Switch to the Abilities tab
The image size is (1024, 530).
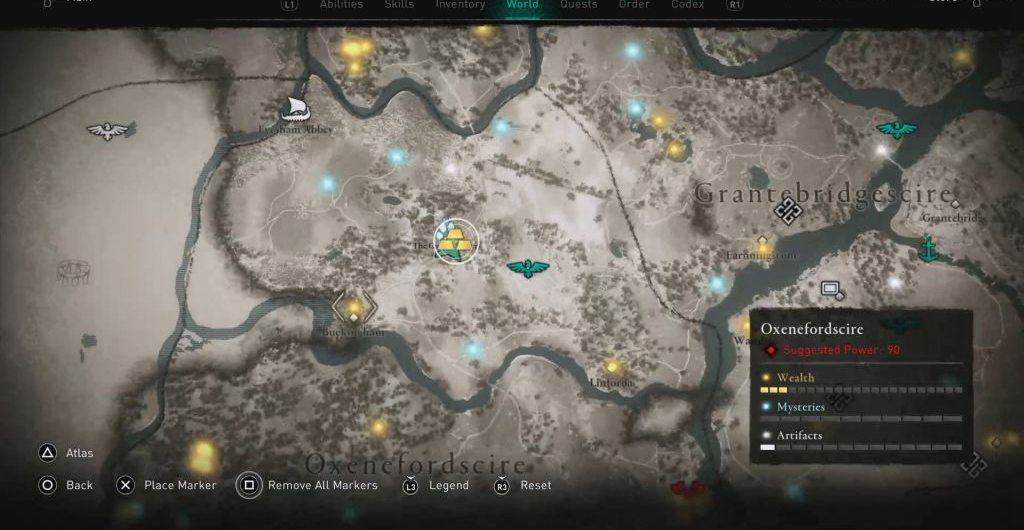point(341,5)
